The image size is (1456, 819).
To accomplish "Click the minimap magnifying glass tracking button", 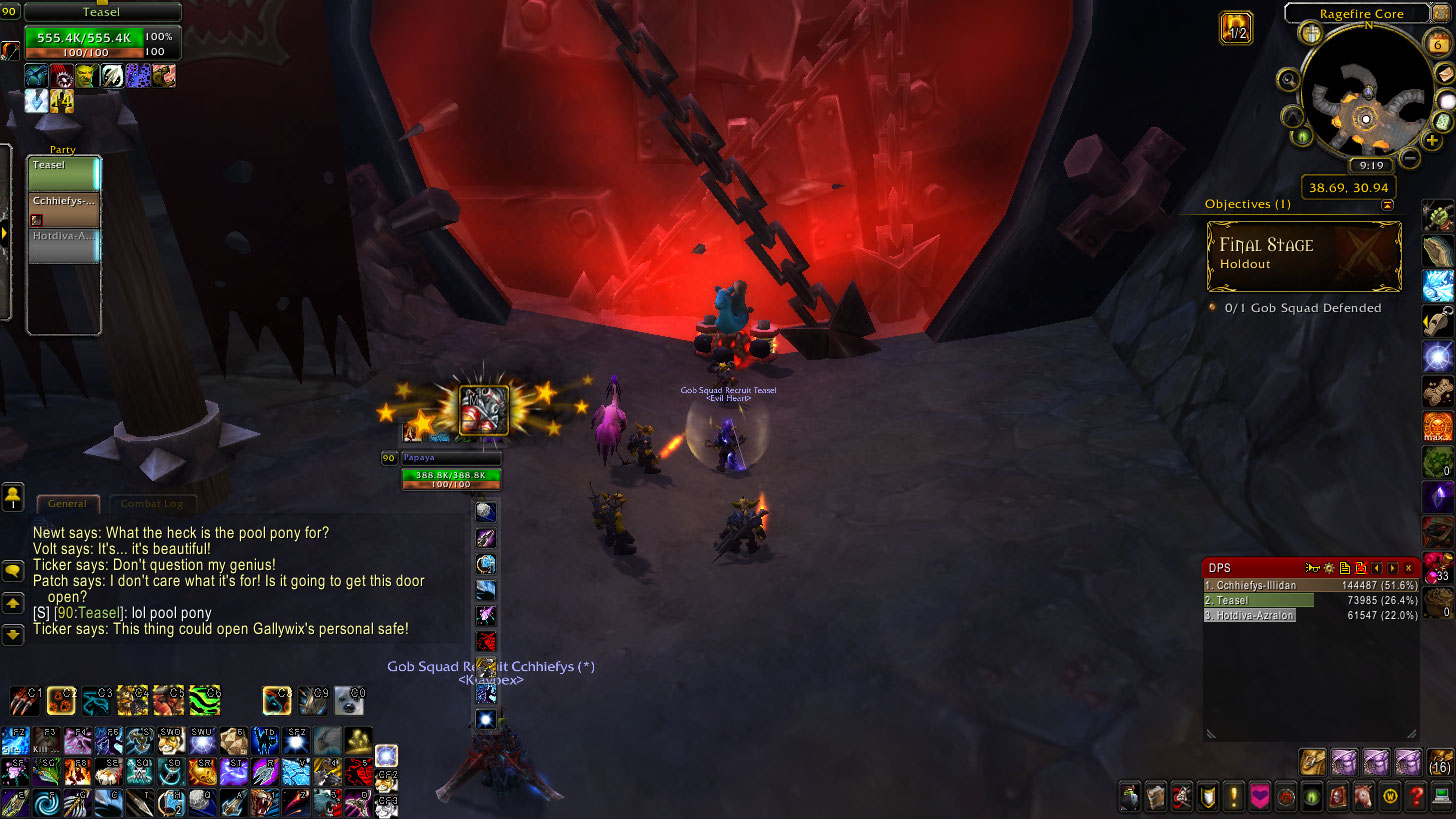I will [x=1288, y=80].
